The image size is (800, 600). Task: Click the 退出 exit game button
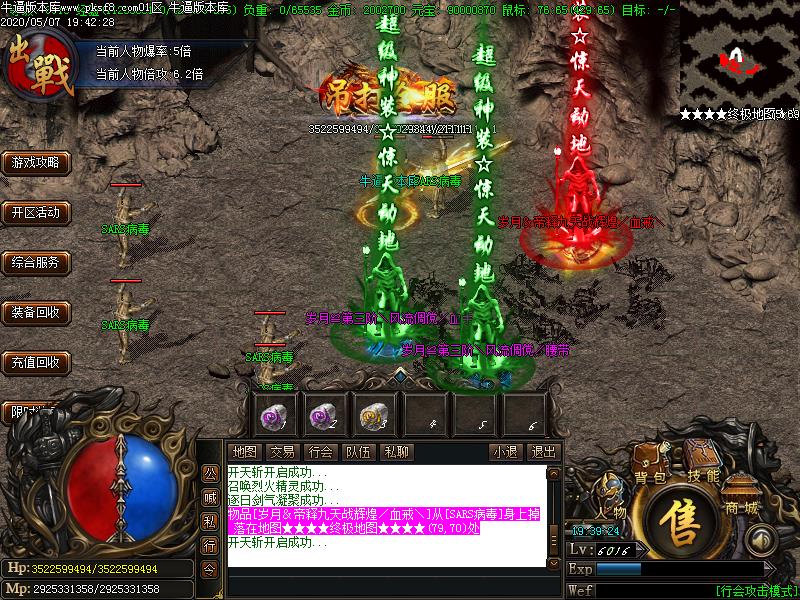[543, 452]
